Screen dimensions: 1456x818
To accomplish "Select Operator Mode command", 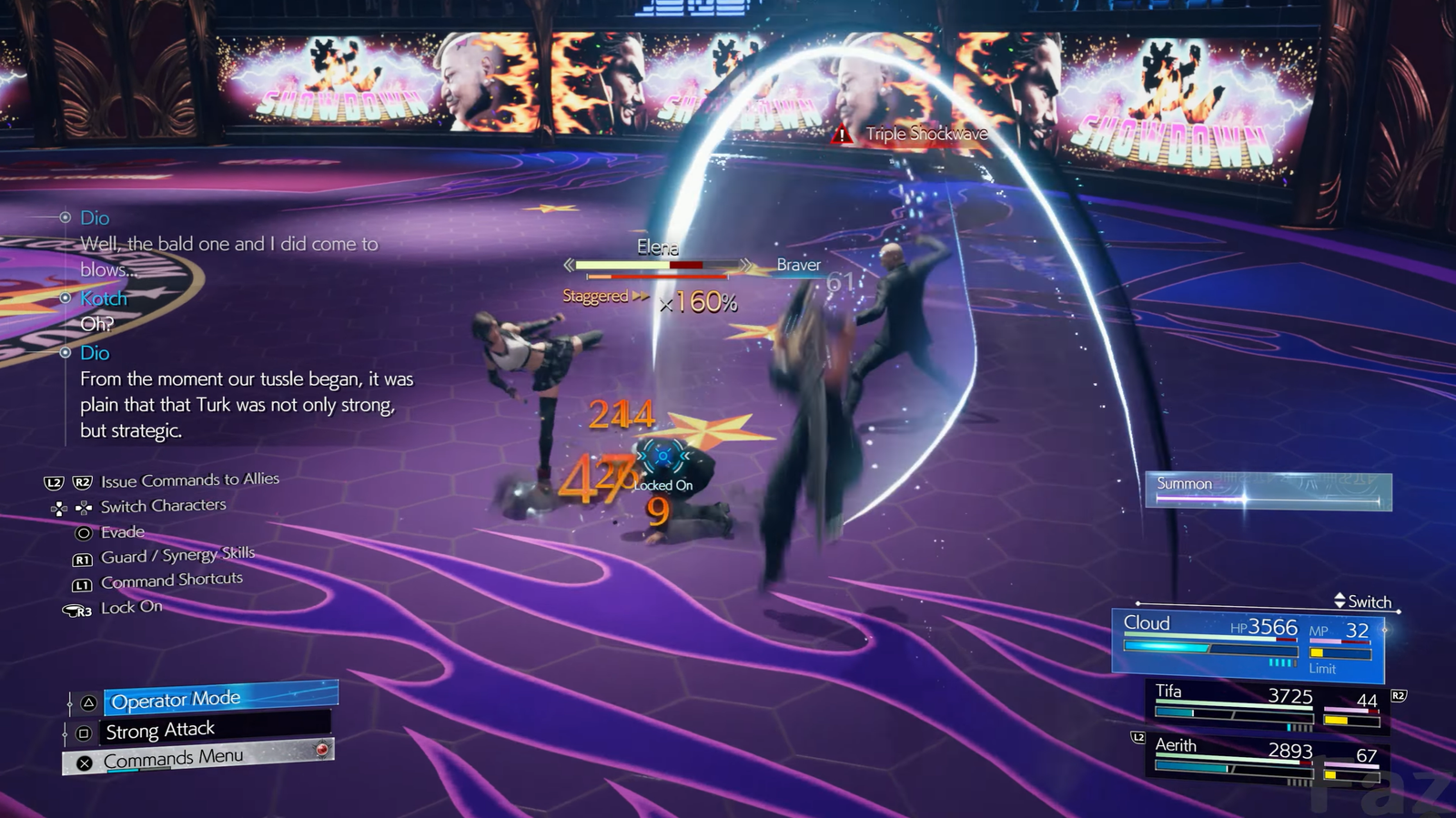I will 219,699.
